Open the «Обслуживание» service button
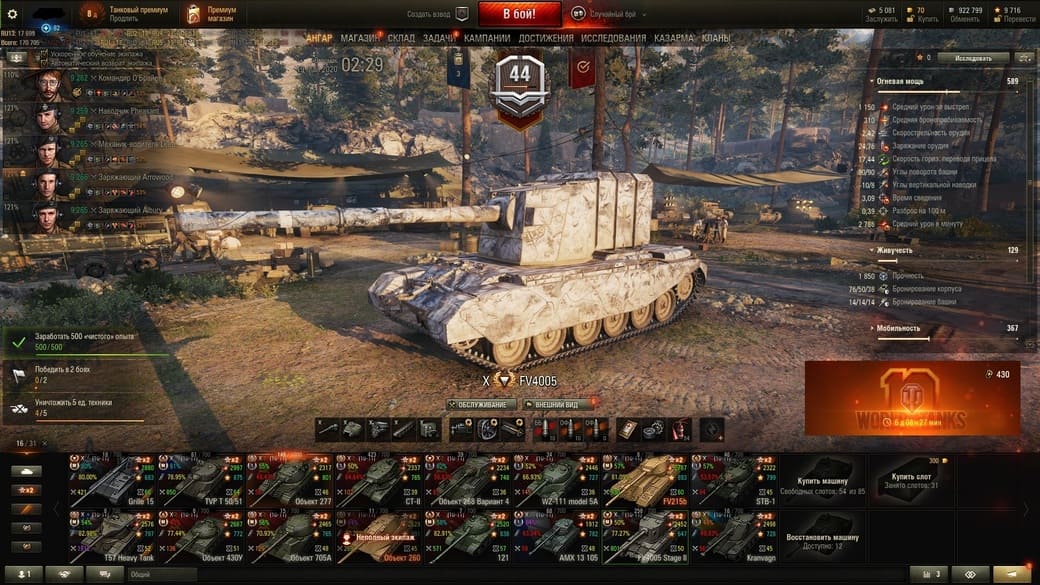This screenshot has height=585, width=1040. [482, 405]
